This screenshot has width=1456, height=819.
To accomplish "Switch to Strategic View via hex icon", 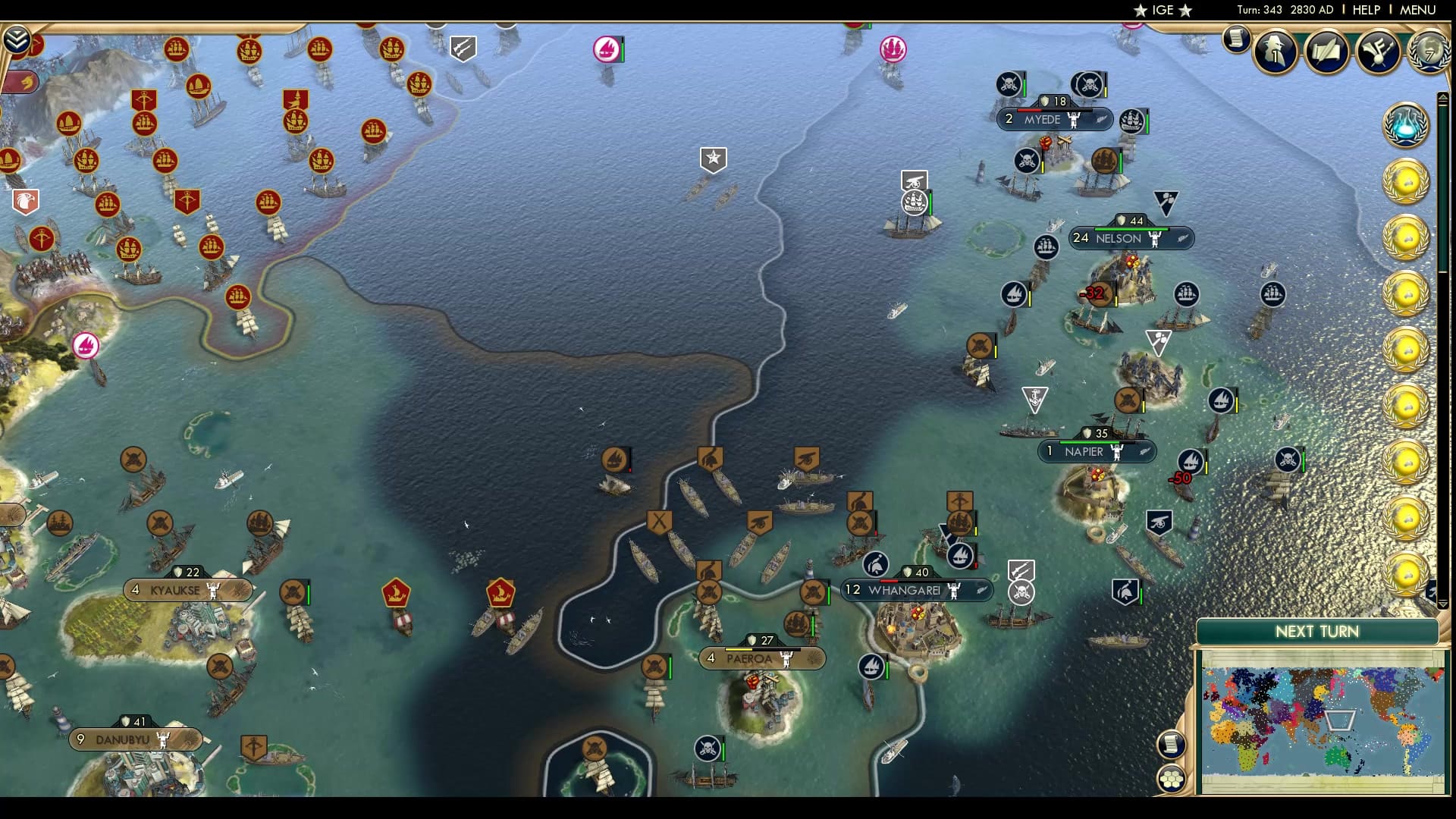I will coord(1172,779).
